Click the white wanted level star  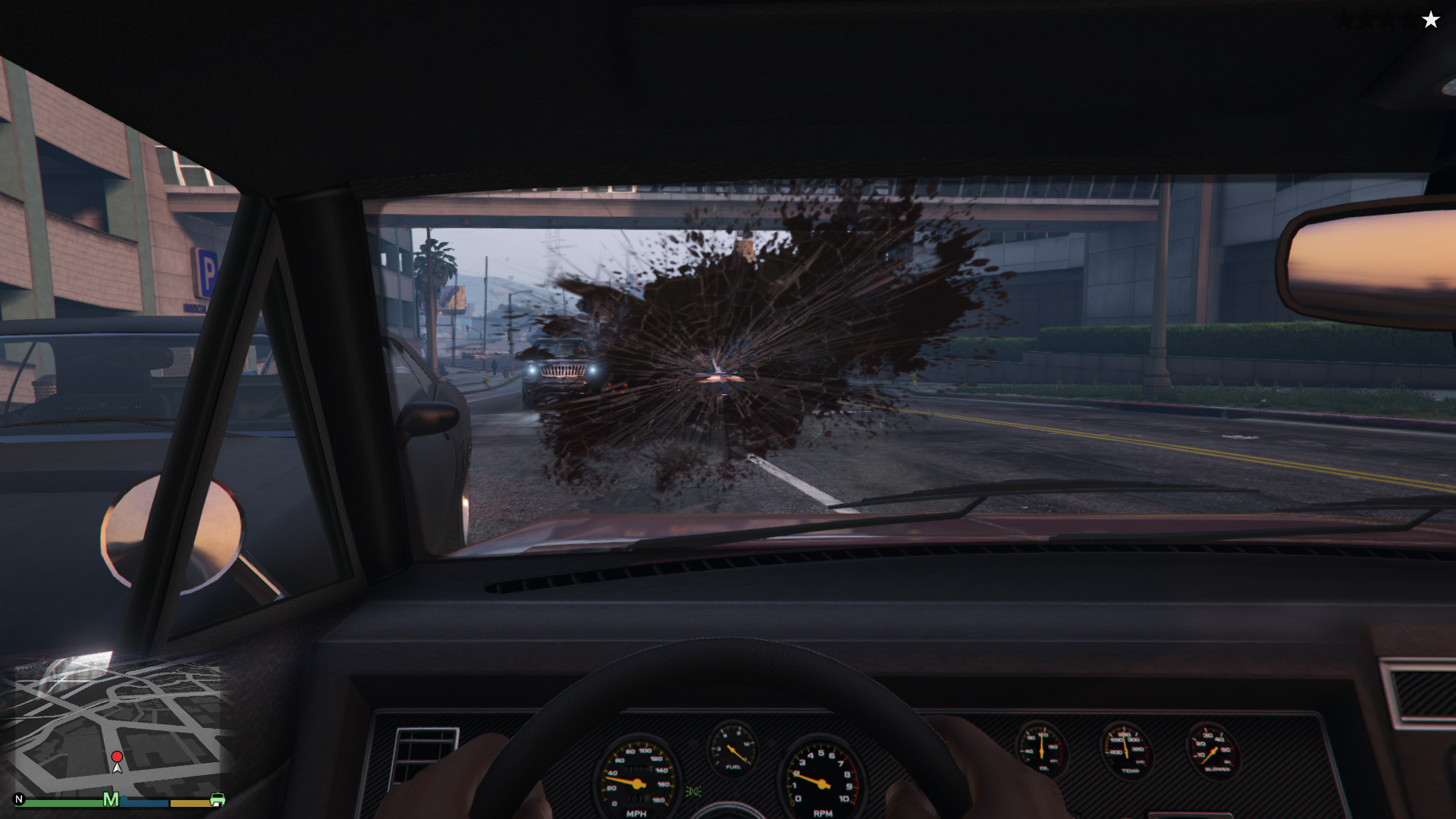point(1430,20)
